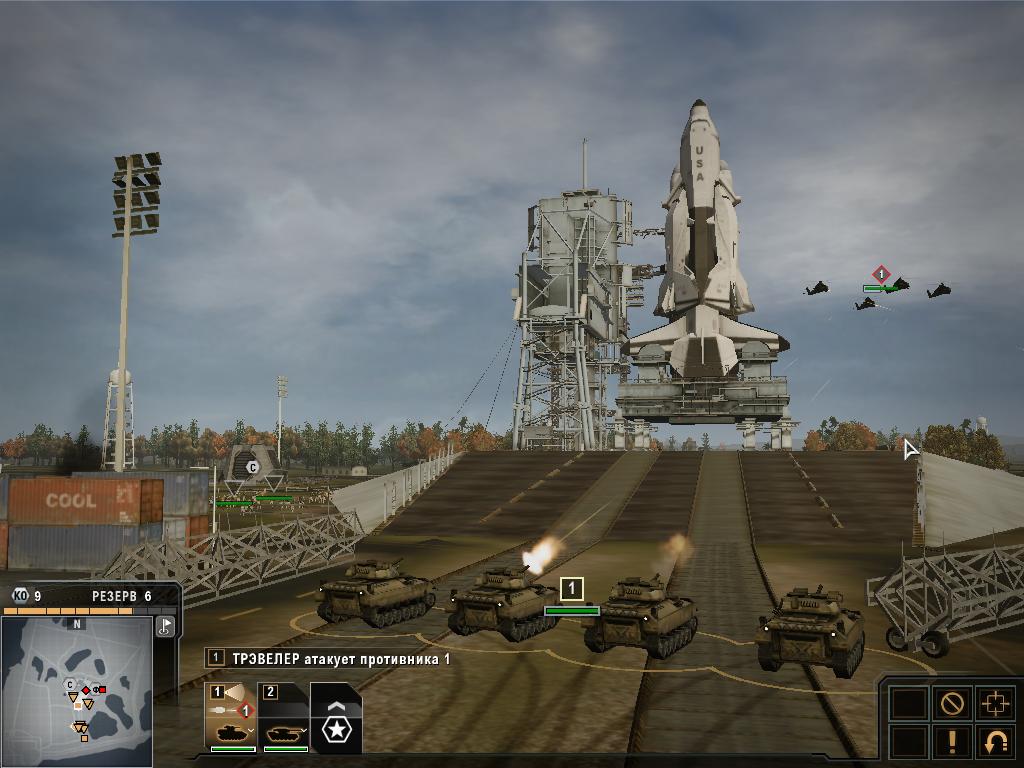Select the tank squad marker numbered 1
The height and width of the screenshot is (768, 1024).
pyautogui.click(x=571, y=589)
